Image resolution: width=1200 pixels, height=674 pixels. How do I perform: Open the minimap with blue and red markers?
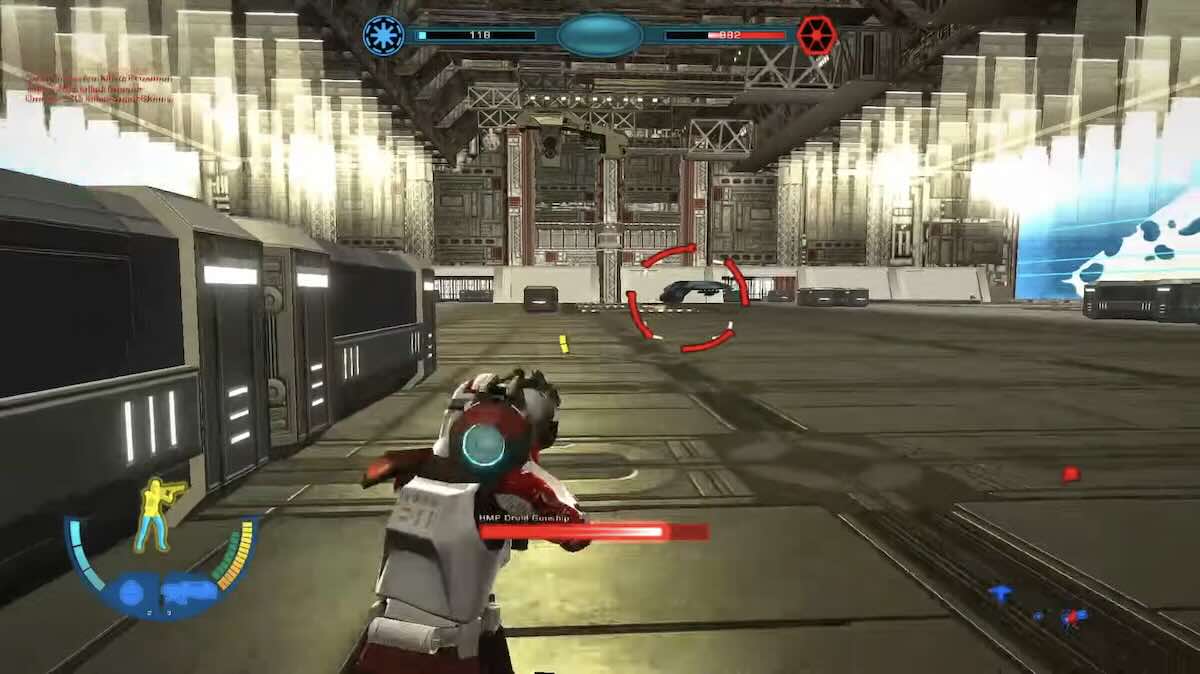(1040, 607)
